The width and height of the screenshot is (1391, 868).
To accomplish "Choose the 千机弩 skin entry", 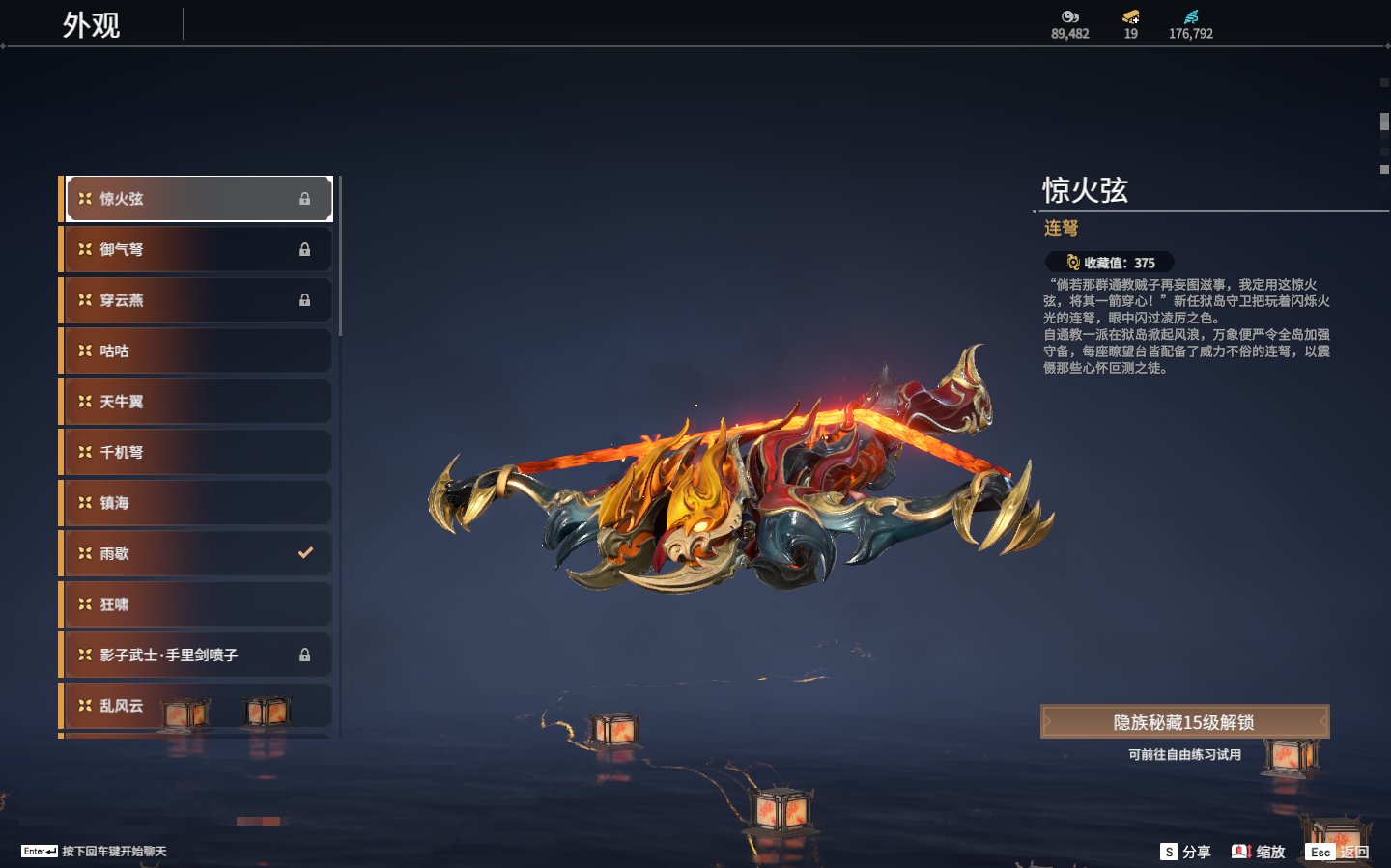I will 198,452.
